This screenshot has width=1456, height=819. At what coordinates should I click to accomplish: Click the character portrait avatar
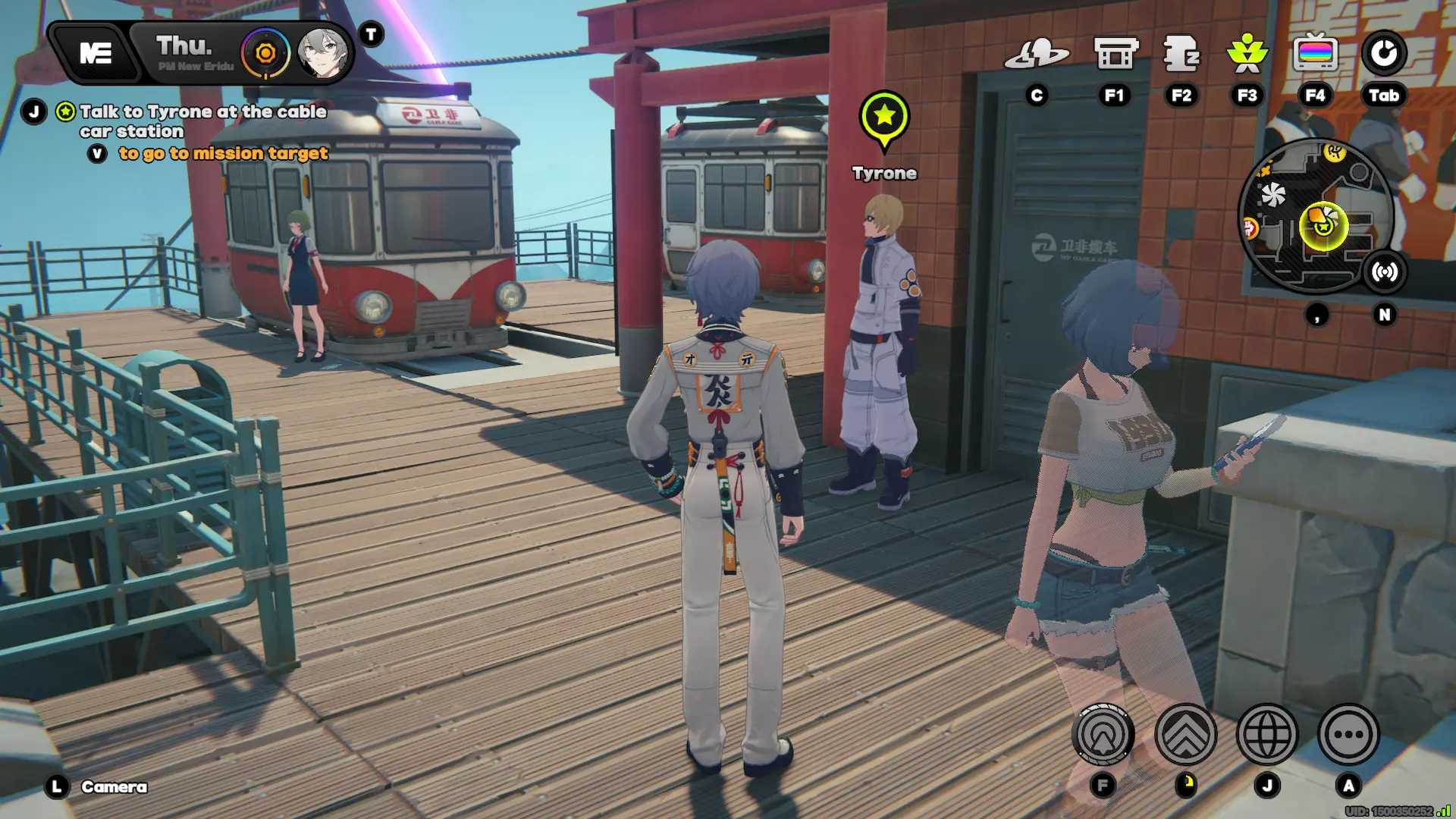[x=322, y=53]
